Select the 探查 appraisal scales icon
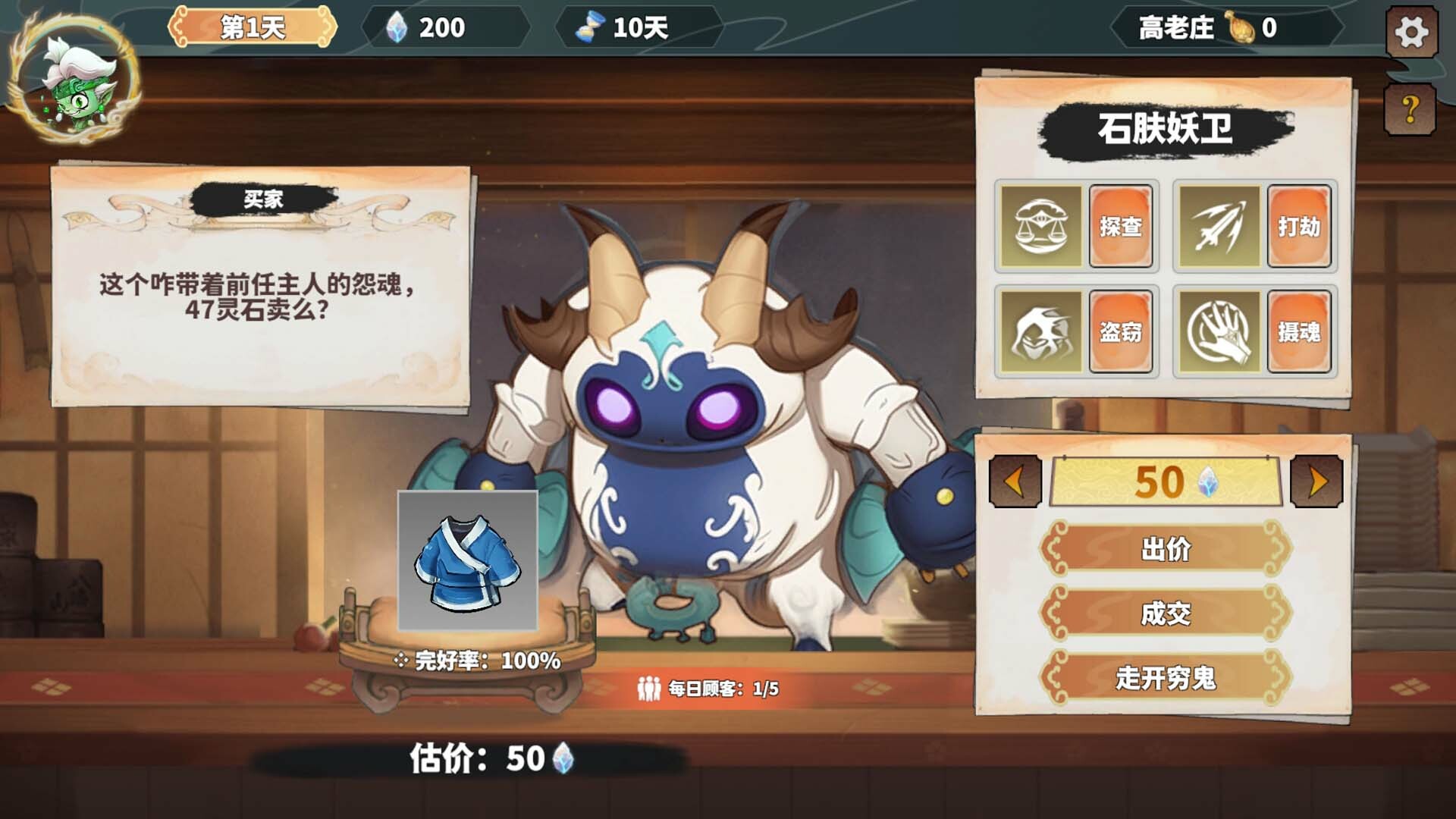The image size is (1456, 819). (1043, 227)
